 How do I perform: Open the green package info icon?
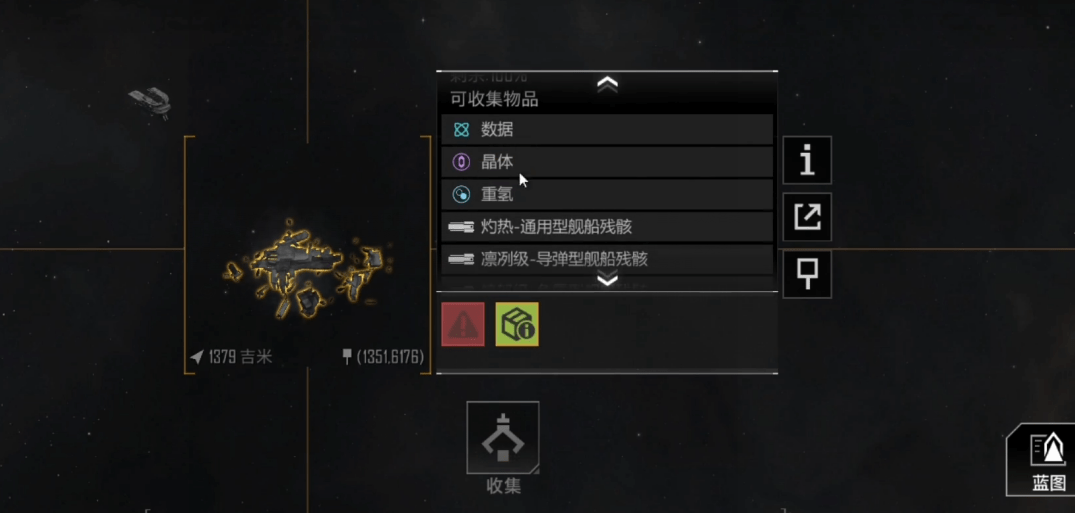pyautogui.click(x=517, y=324)
